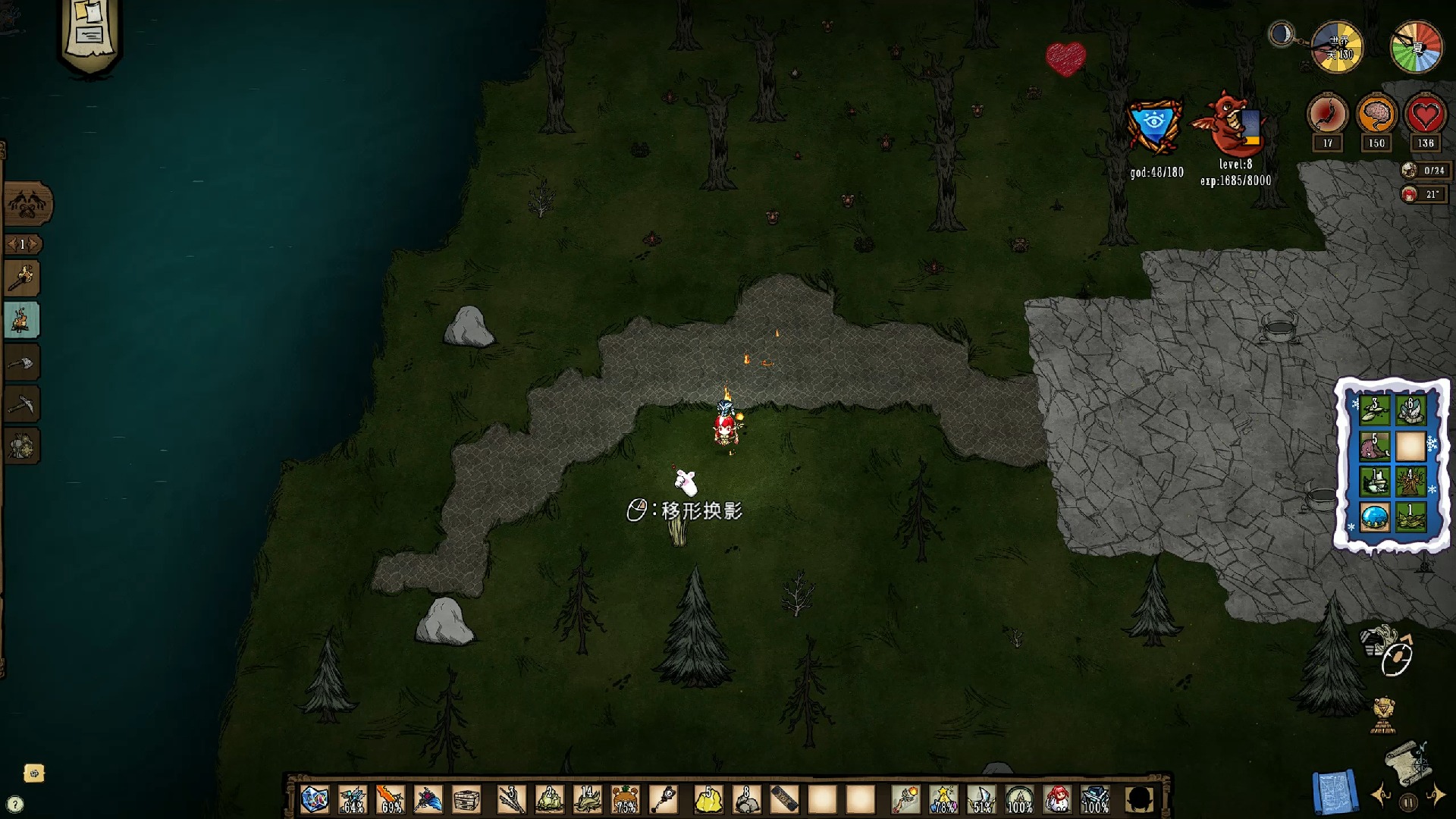Select the cut grass stack slot
This screenshot has width=1456, height=819.
[587, 799]
